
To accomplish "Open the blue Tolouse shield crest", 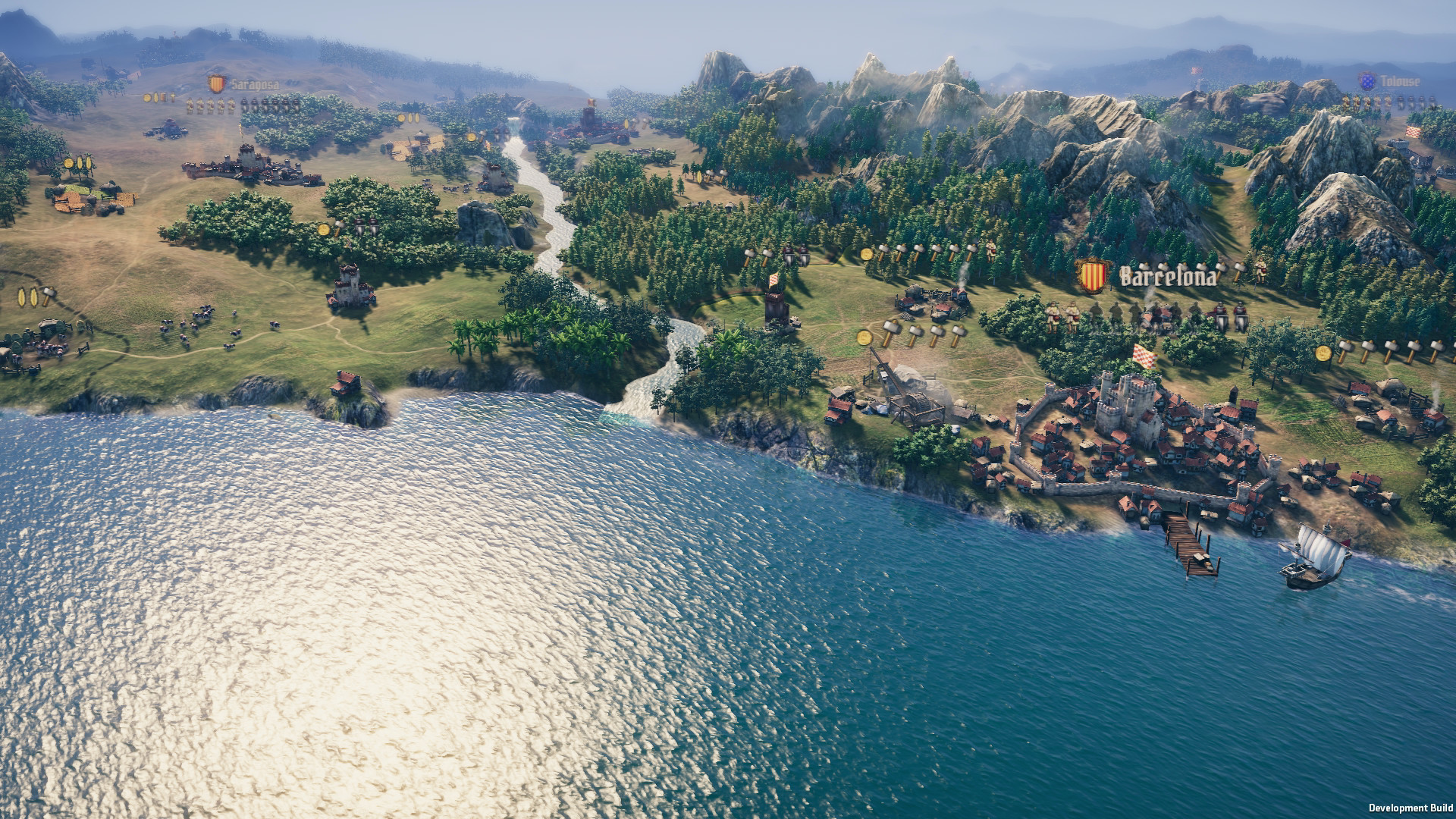I will pyautogui.click(x=1368, y=81).
